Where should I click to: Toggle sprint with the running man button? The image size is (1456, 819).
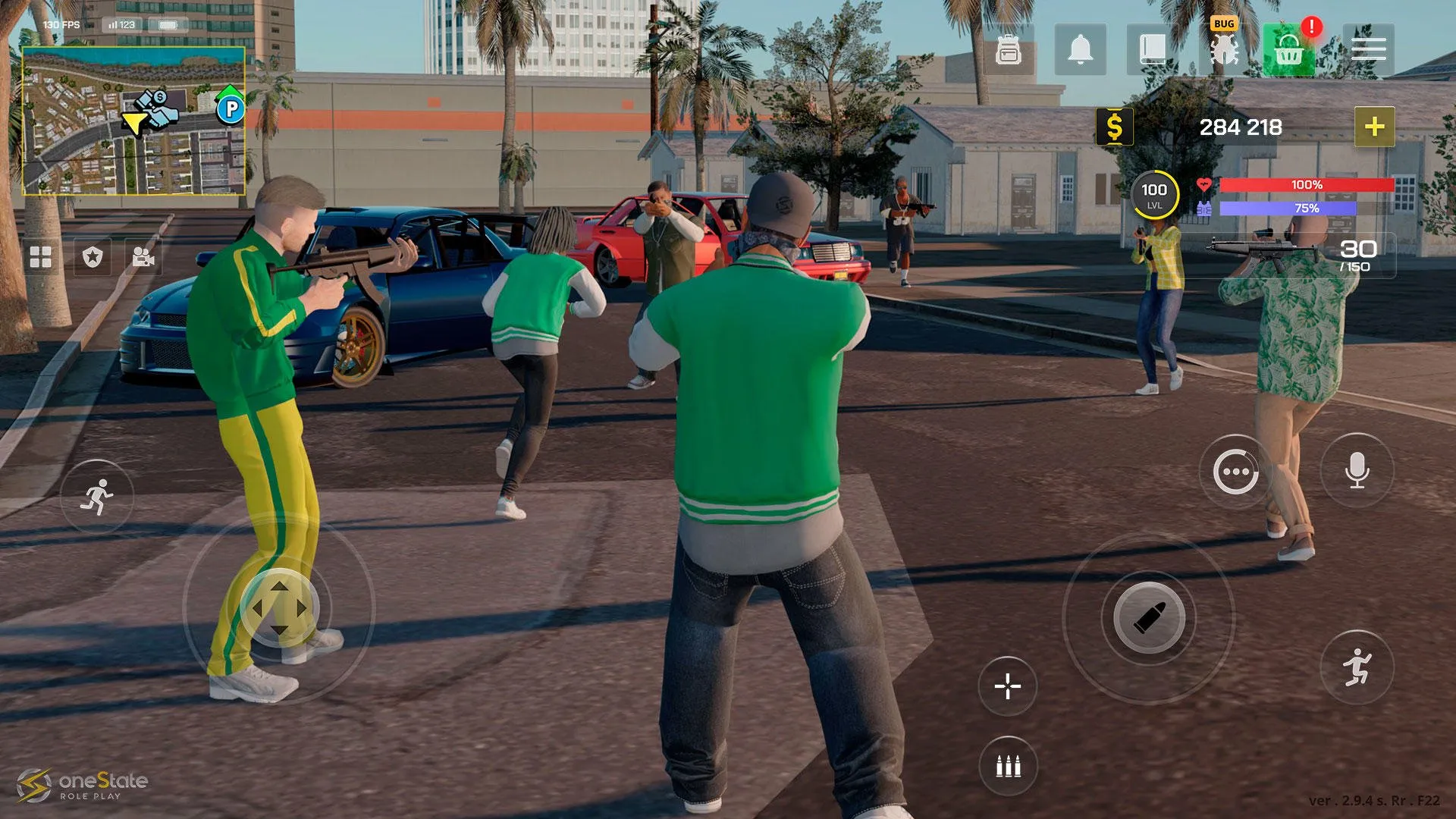tap(97, 497)
